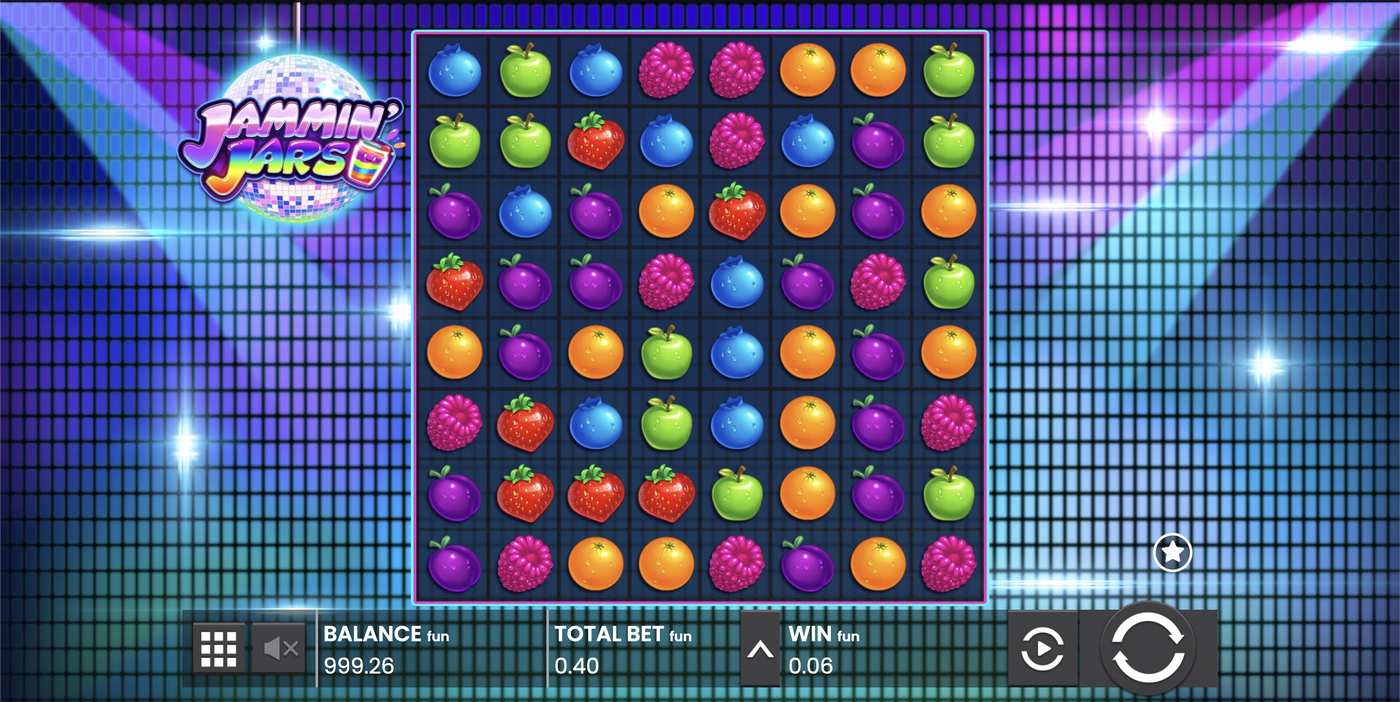Screen dimensions: 1400x702
Task: Click the star icon above the spin button
Action: [1172, 551]
